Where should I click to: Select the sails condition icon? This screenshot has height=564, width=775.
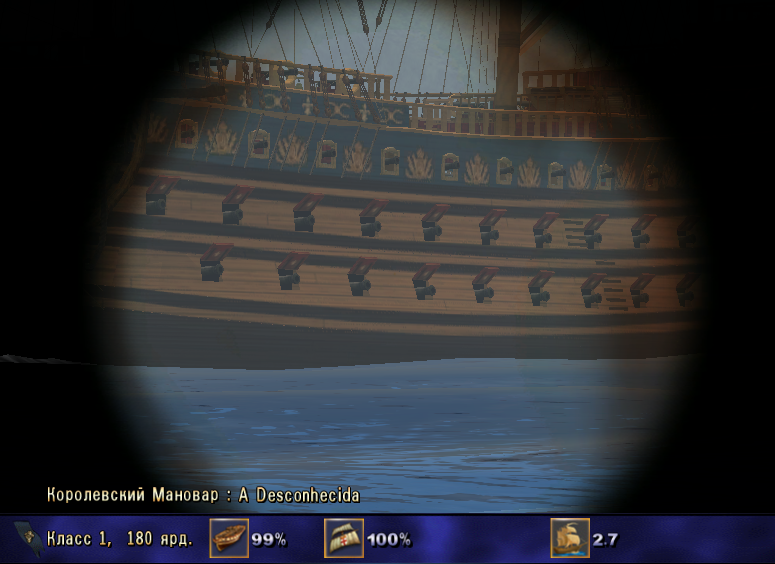click(343, 539)
